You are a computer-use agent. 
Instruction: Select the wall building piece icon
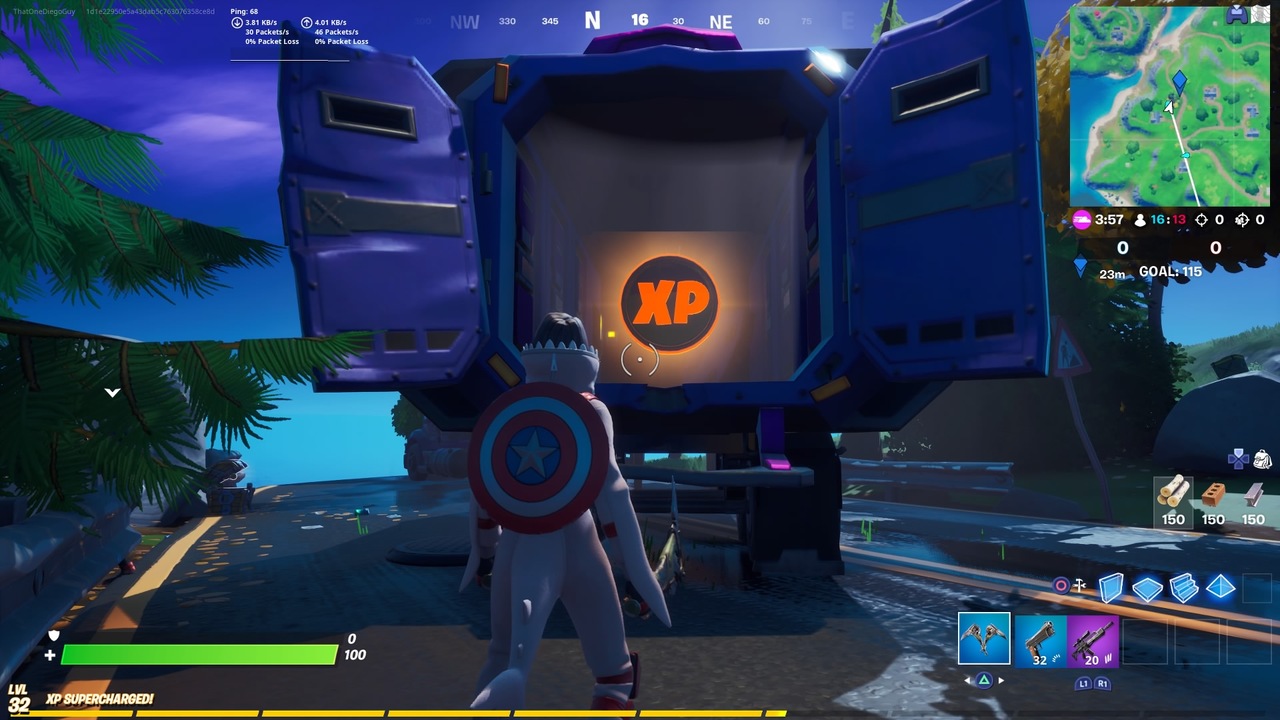click(1110, 589)
